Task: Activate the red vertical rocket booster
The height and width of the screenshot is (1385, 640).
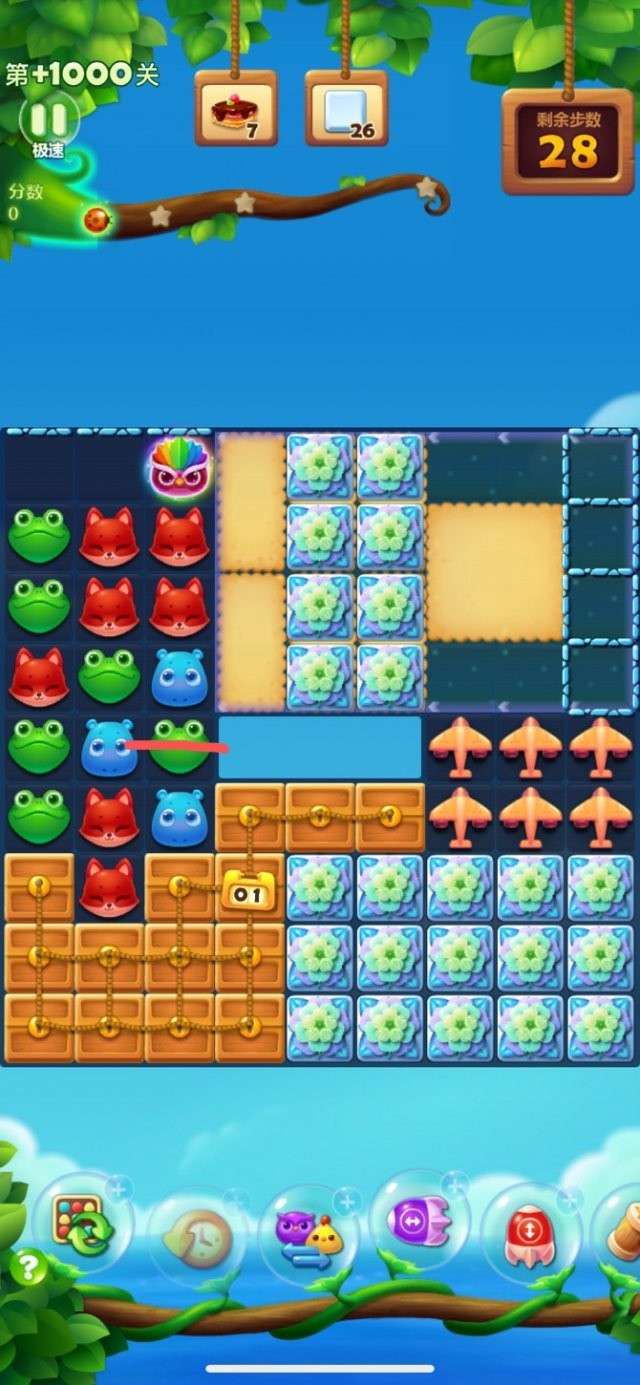Action: pos(530,1232)
